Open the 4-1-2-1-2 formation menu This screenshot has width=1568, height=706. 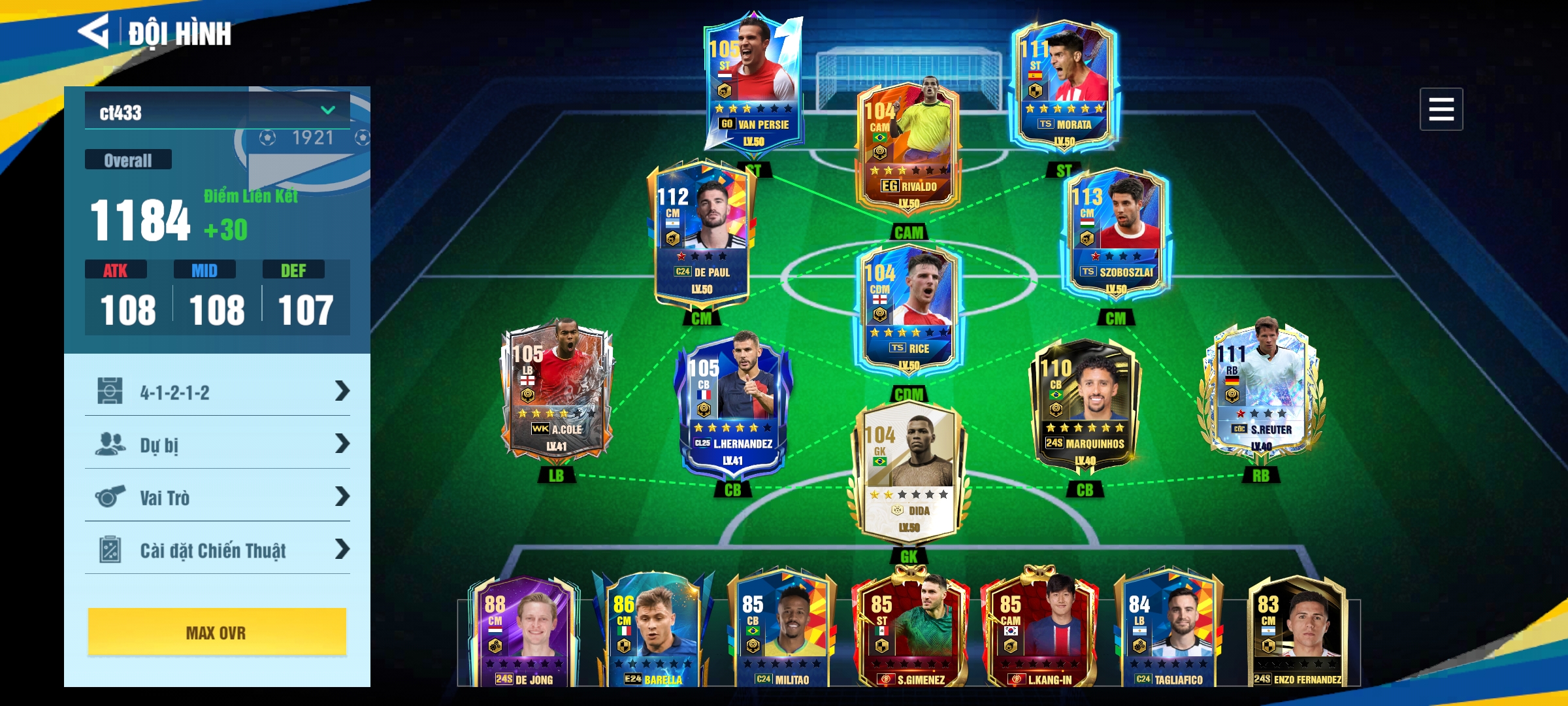(218, 392)
